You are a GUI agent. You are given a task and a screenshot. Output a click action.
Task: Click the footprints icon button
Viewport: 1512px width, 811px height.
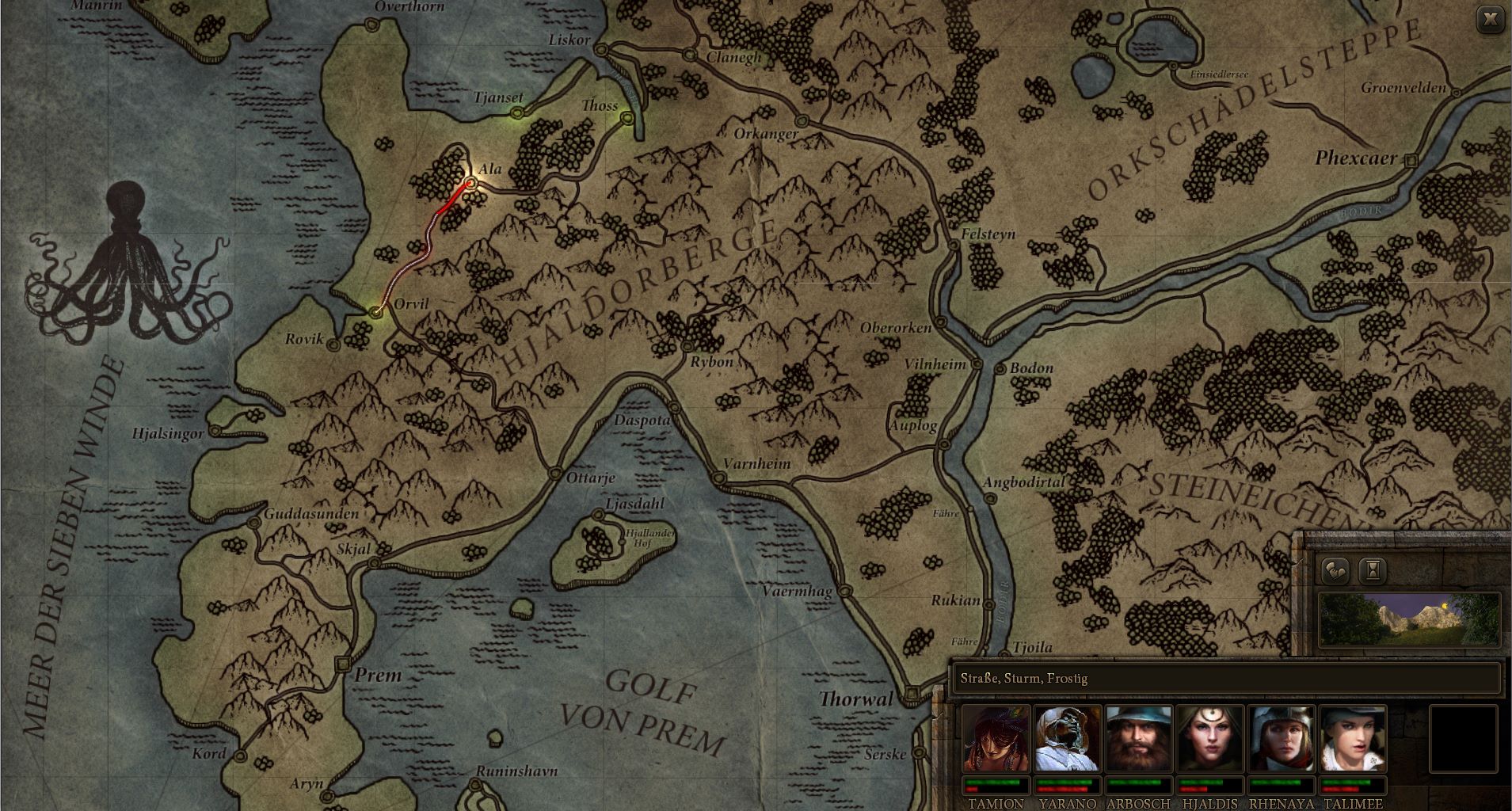1335,569
